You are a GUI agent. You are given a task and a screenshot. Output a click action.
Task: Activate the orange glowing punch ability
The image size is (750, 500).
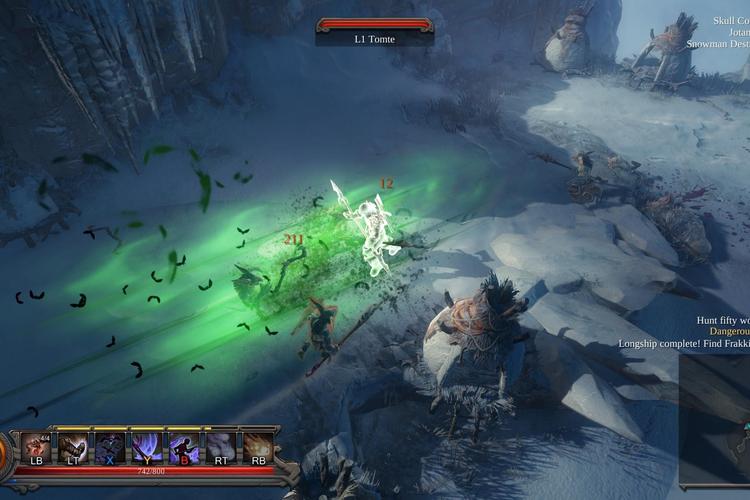[258, 445]
